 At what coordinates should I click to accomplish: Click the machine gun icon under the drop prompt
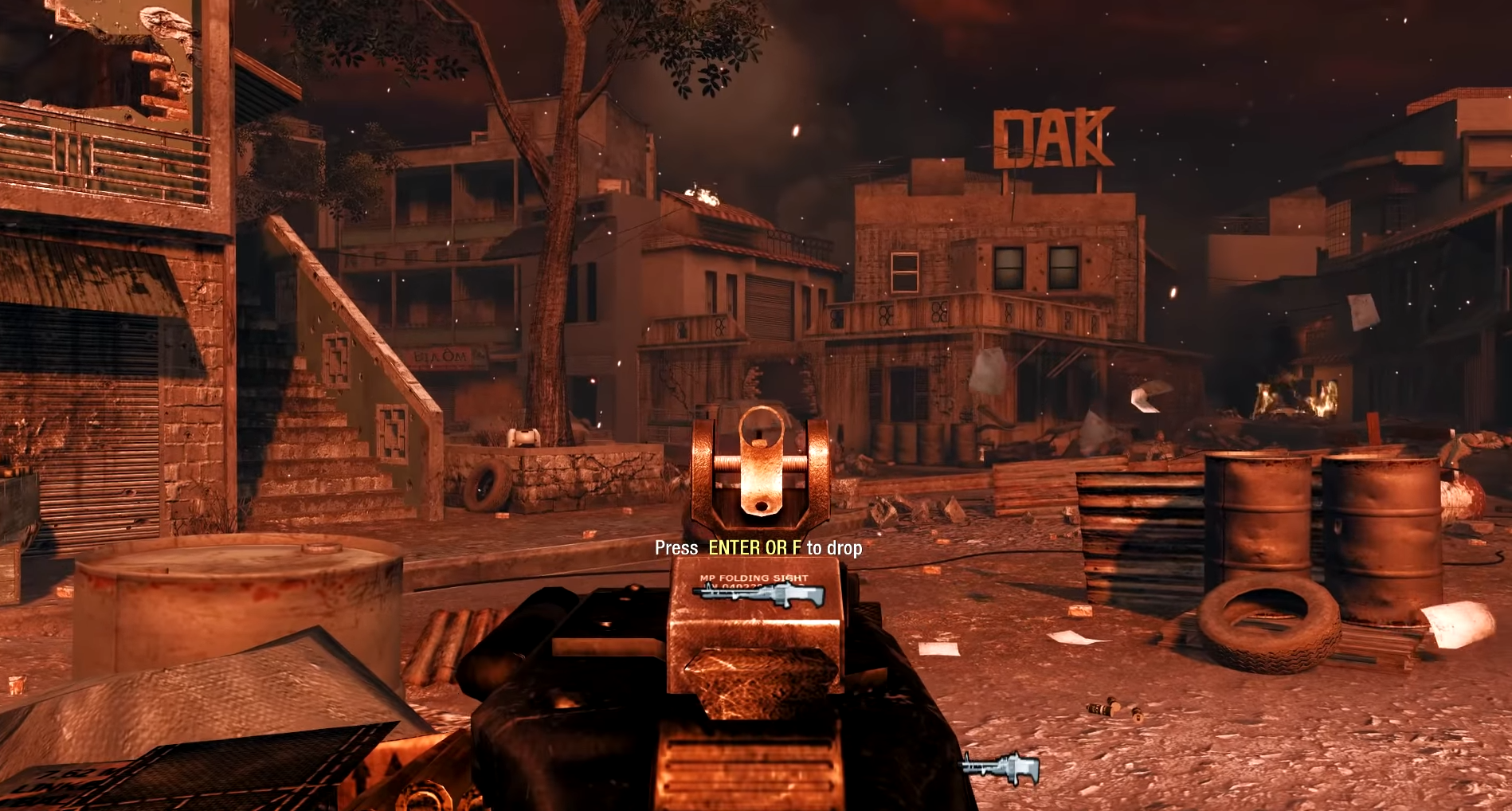pyautogui.click(x=758, y=594)
